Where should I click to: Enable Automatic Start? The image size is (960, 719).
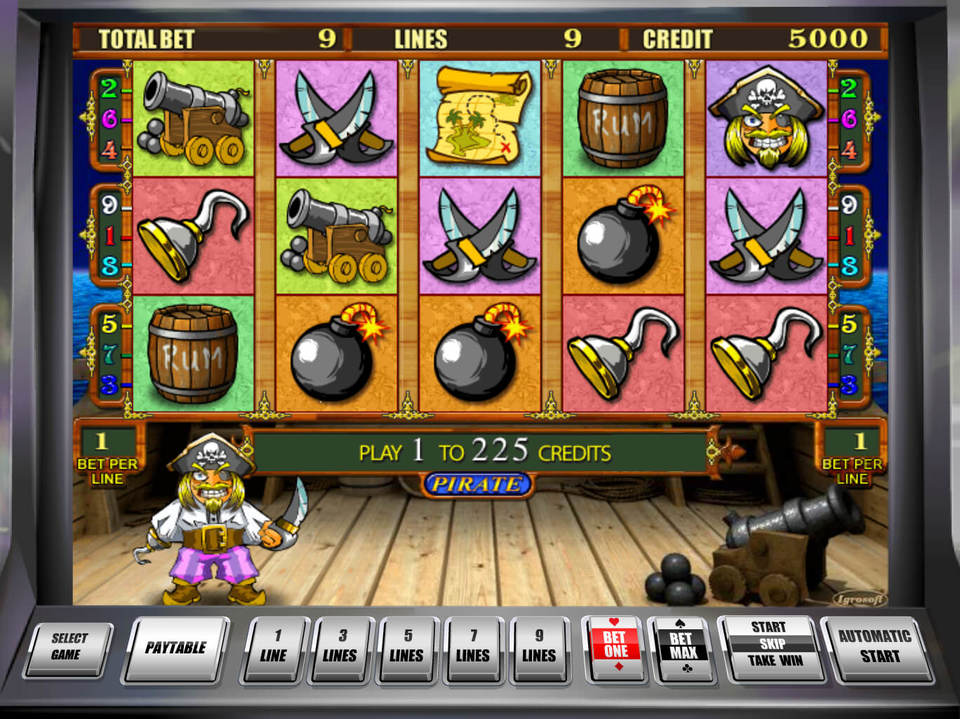875,648
